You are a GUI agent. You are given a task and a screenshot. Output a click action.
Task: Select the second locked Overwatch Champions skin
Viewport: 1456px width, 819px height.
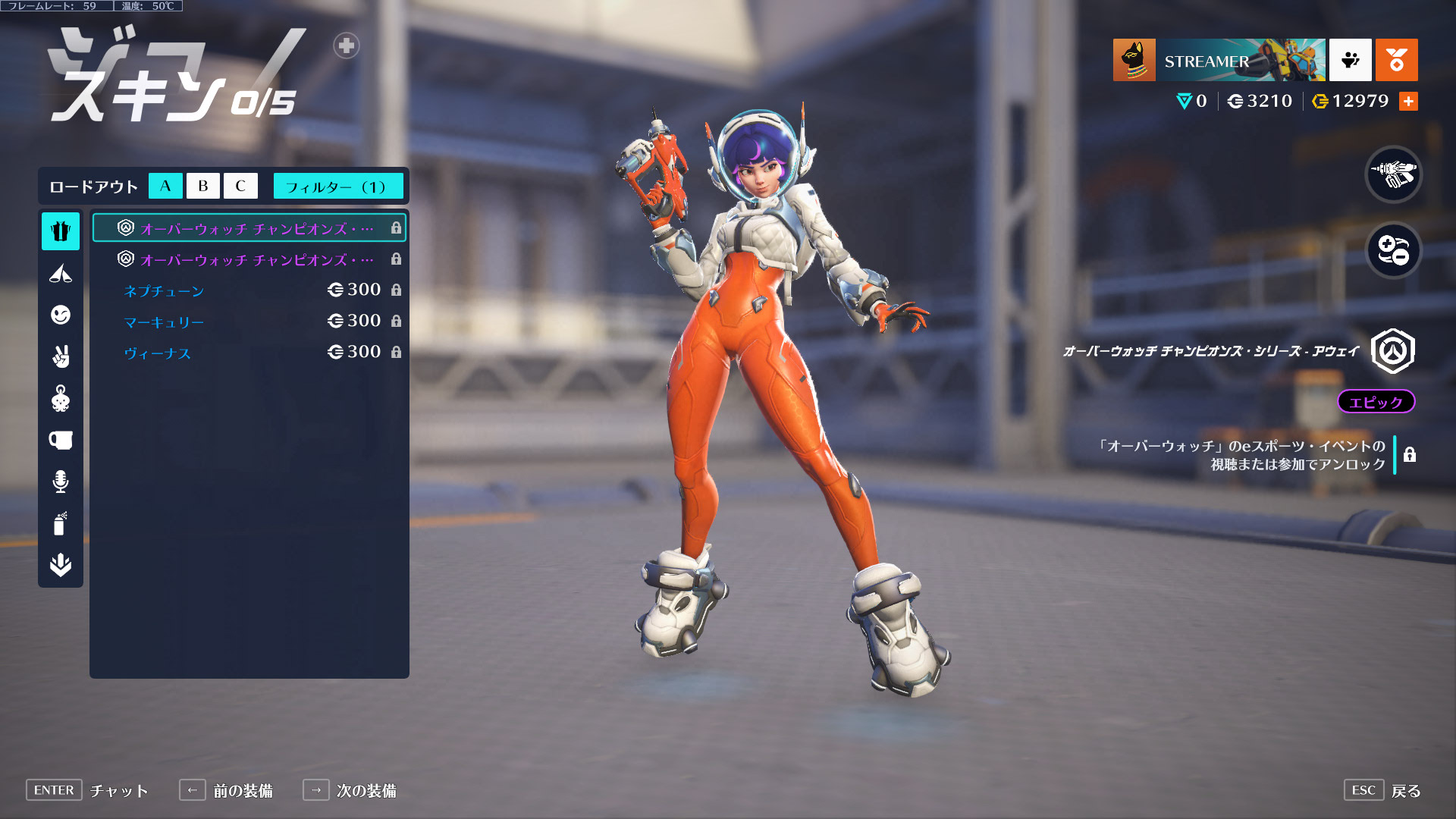(x=249, y=259)
